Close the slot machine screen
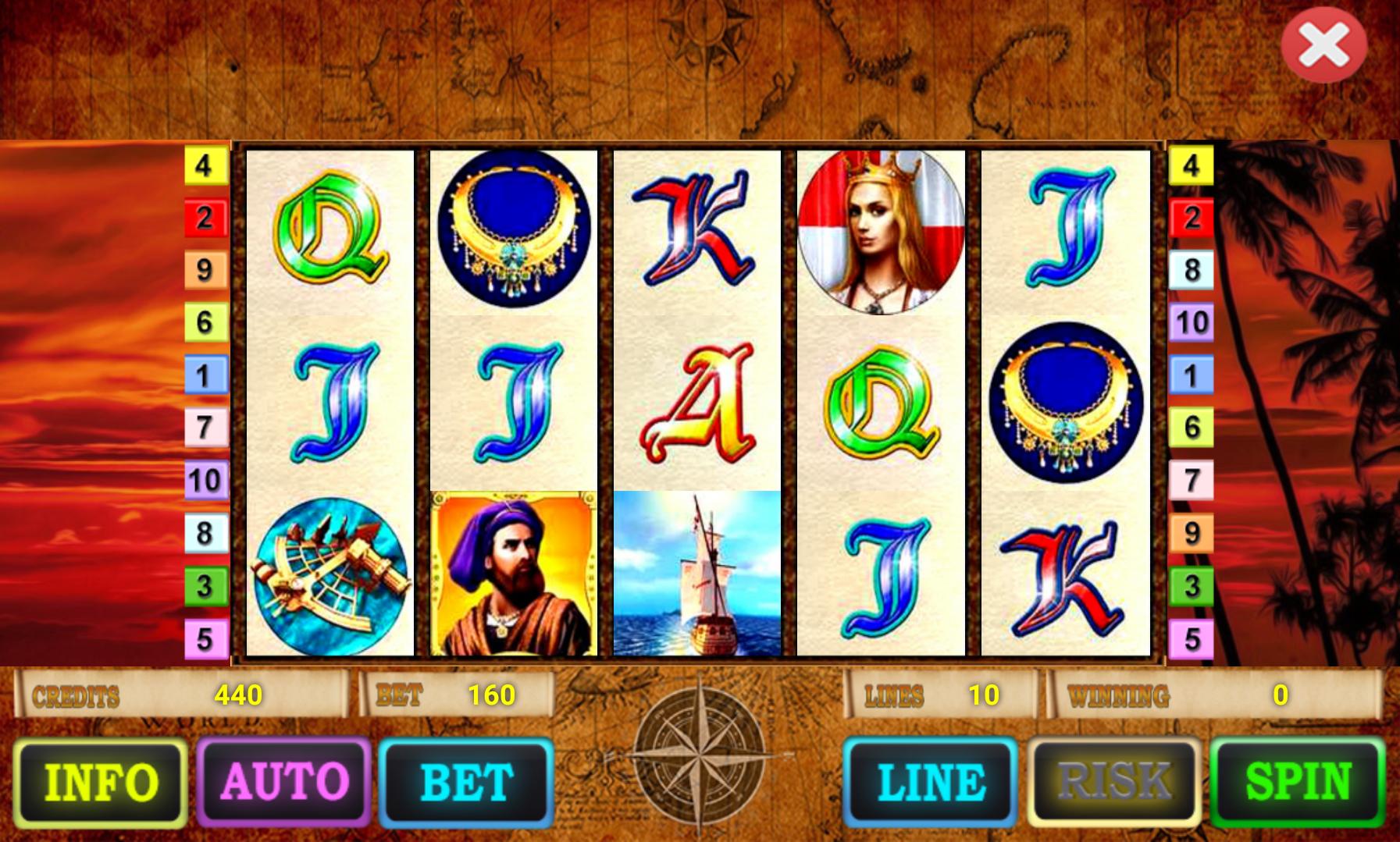The height and width of the screenshot is (842, 1400). click(x=1326, y=44)
